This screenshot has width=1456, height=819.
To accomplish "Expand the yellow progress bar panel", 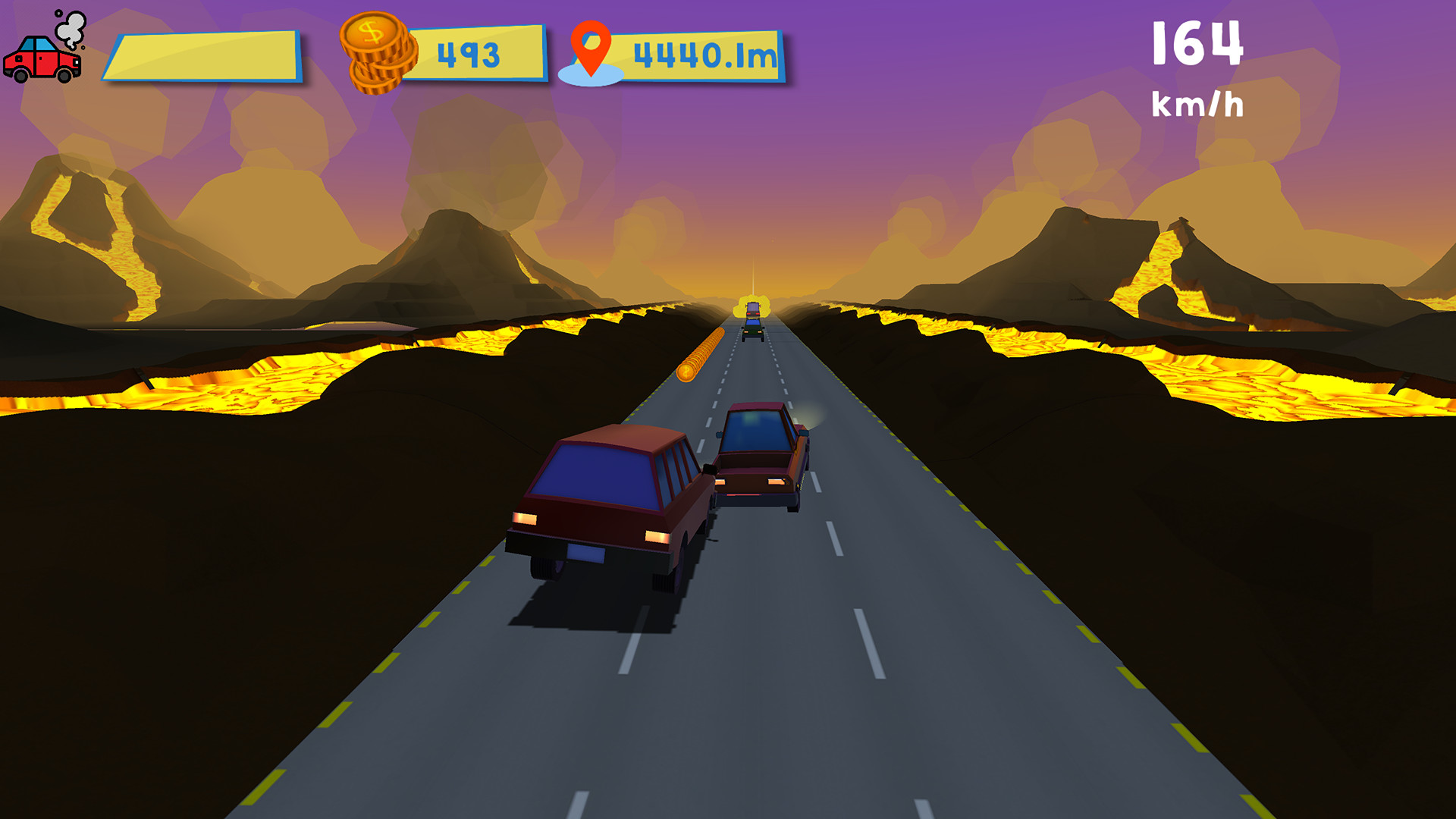I will pyautogui.click(x=205, y=53).
